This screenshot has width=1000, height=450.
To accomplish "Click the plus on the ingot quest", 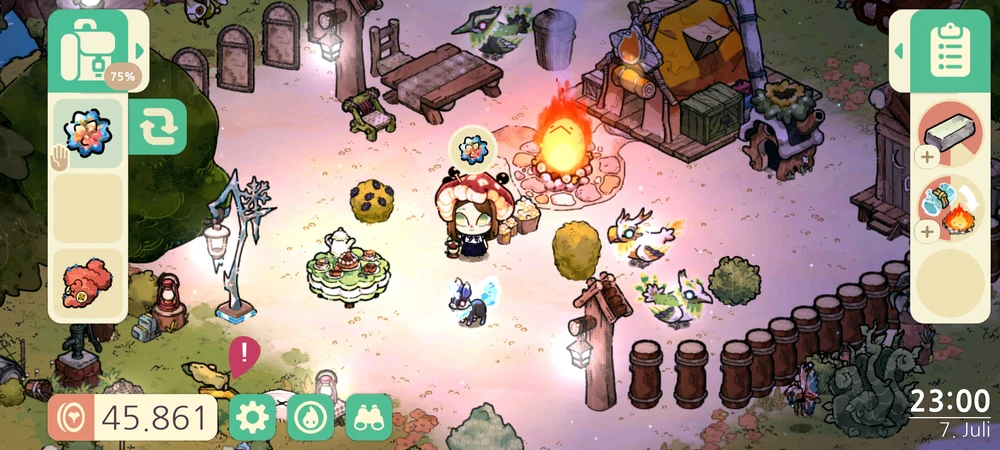I will pos(926,157).
